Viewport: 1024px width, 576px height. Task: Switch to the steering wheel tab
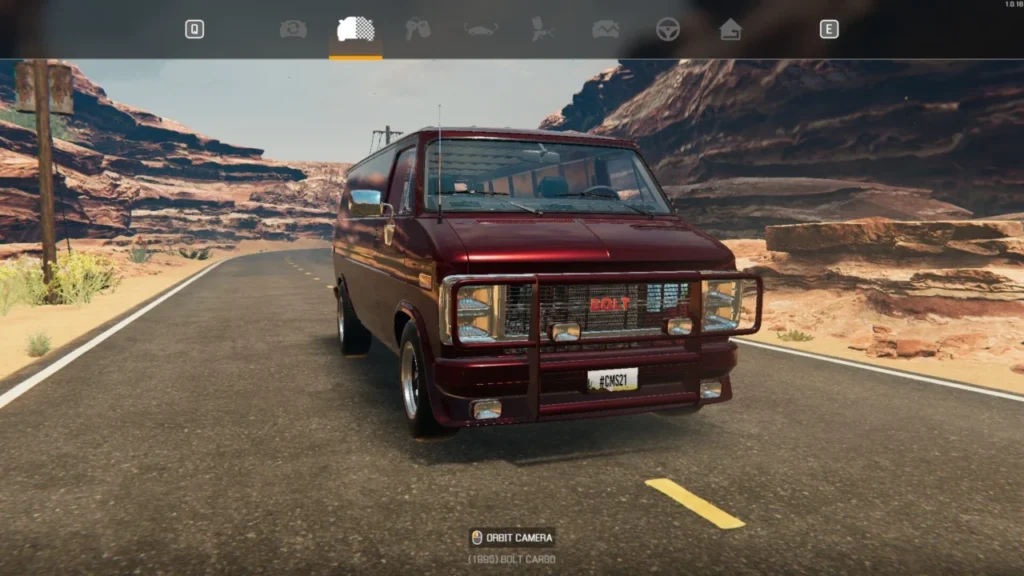click(x=668, y=30)
